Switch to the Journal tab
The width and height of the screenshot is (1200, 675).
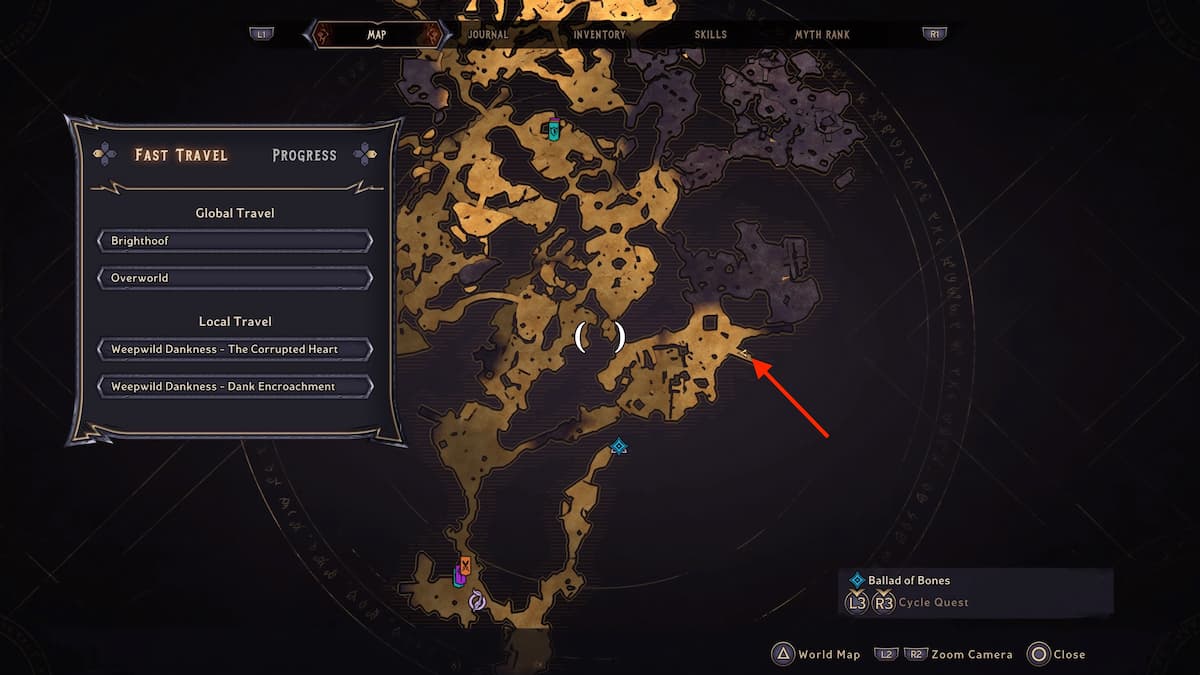point(488,34)
